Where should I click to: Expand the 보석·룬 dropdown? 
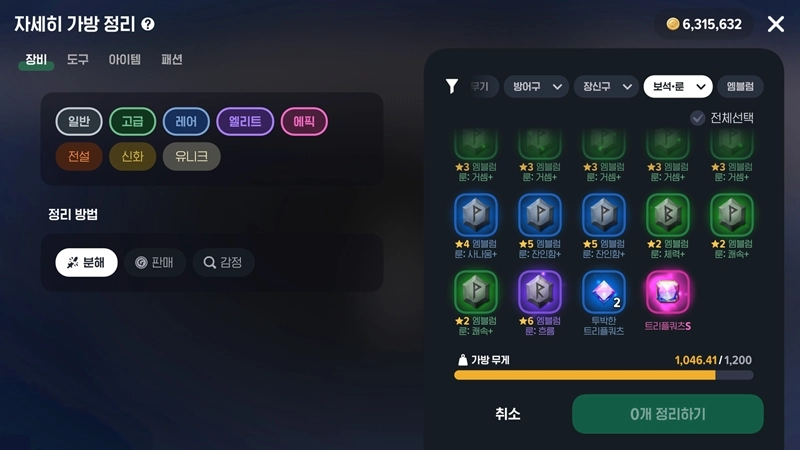677,87
